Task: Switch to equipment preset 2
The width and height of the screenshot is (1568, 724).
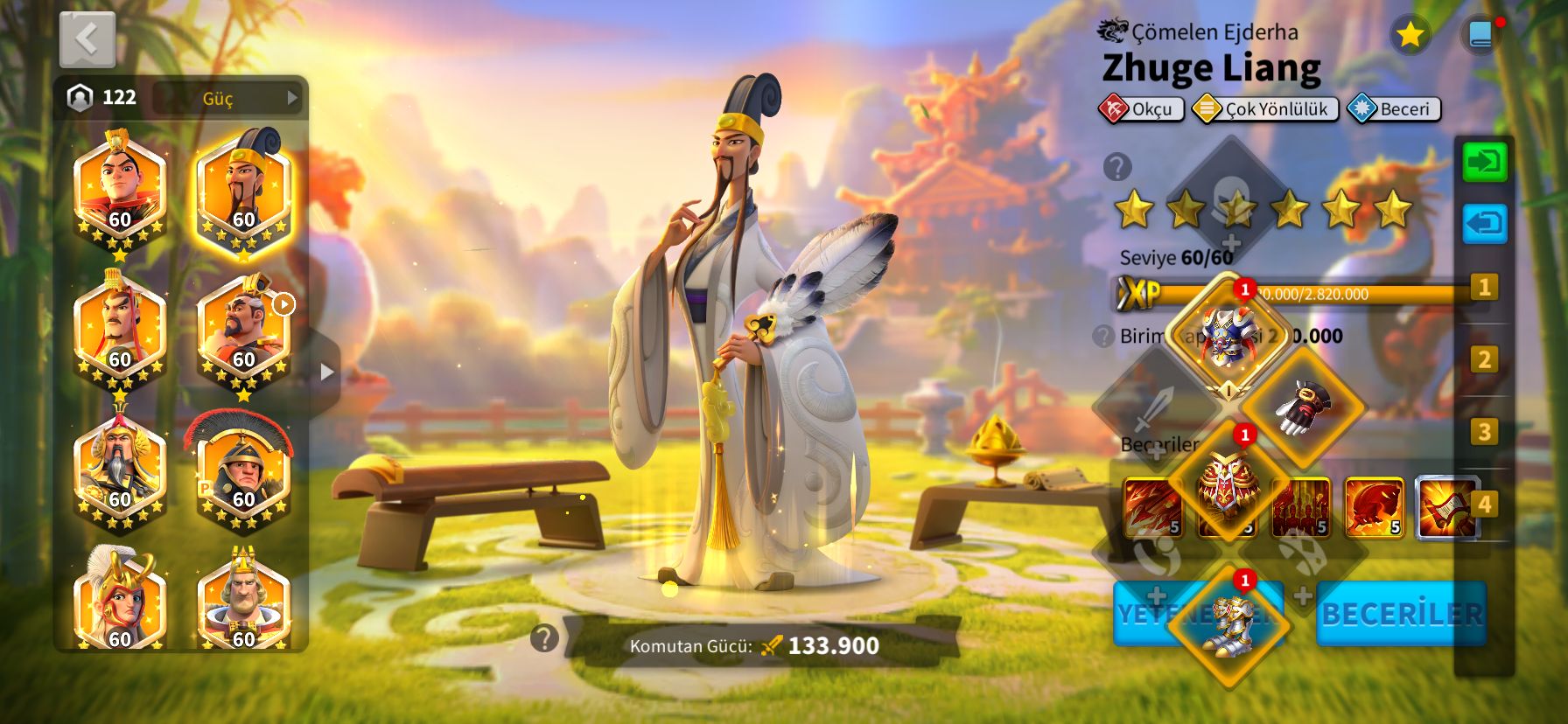Action: (1484, 359)
